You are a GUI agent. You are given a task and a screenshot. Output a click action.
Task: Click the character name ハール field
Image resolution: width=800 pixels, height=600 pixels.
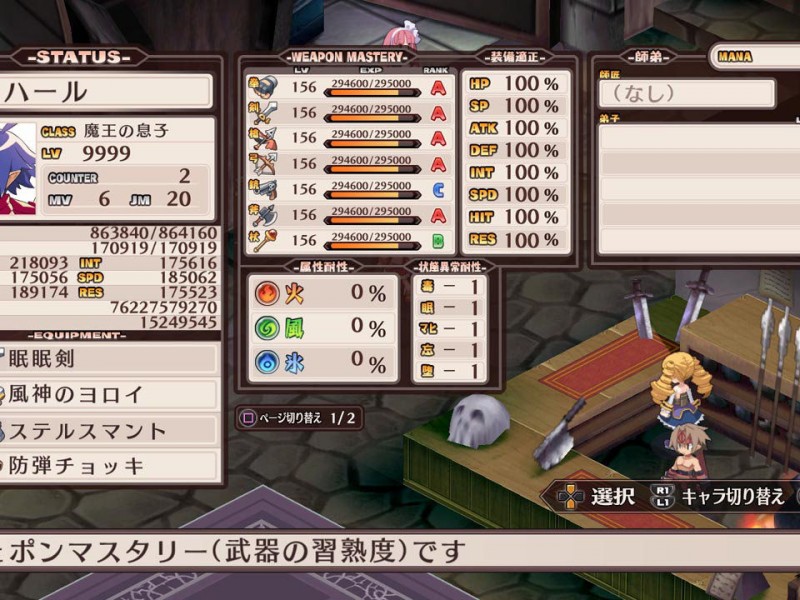(105, 92)
